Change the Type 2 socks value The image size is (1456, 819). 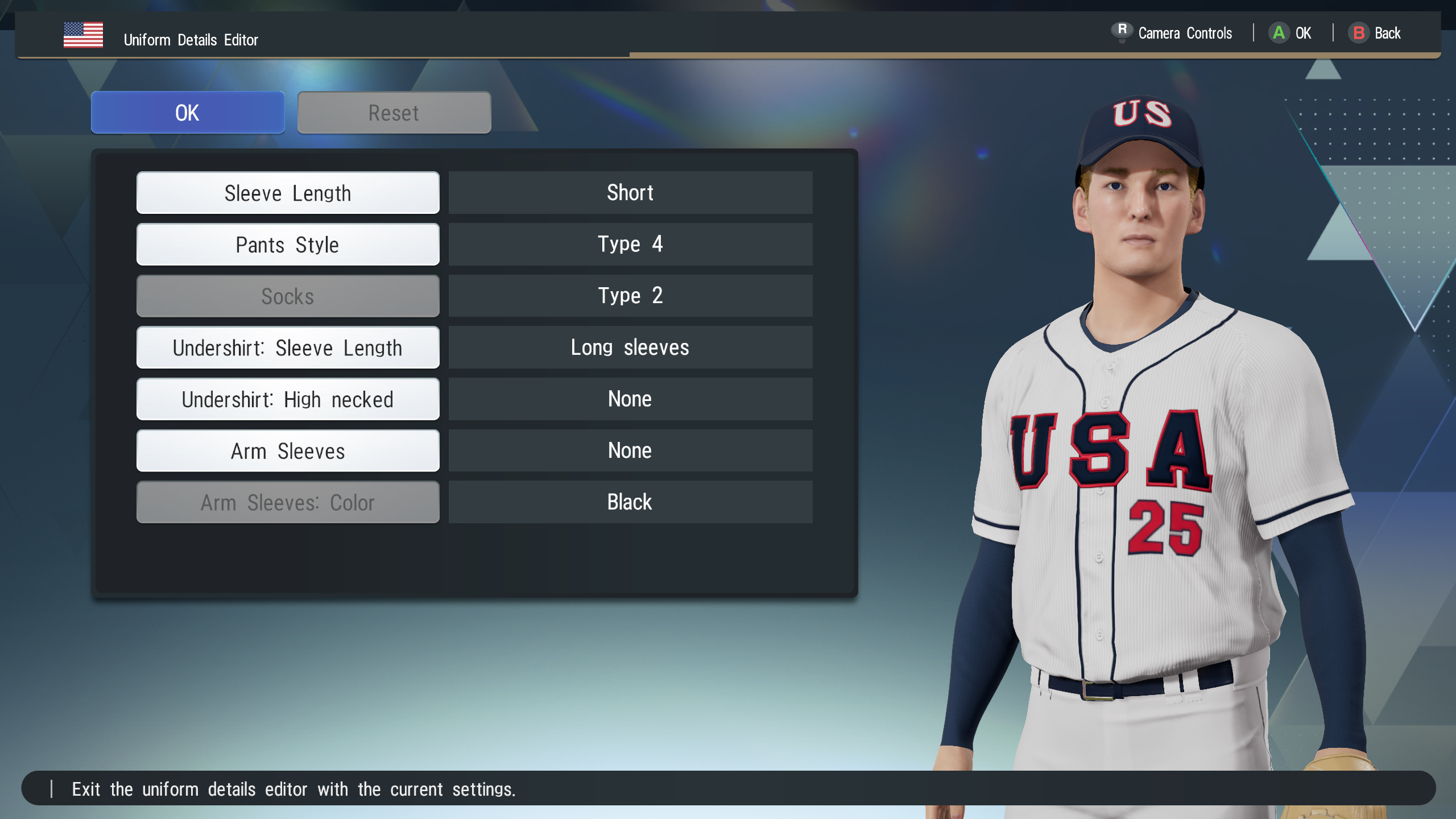click(630, 296)
